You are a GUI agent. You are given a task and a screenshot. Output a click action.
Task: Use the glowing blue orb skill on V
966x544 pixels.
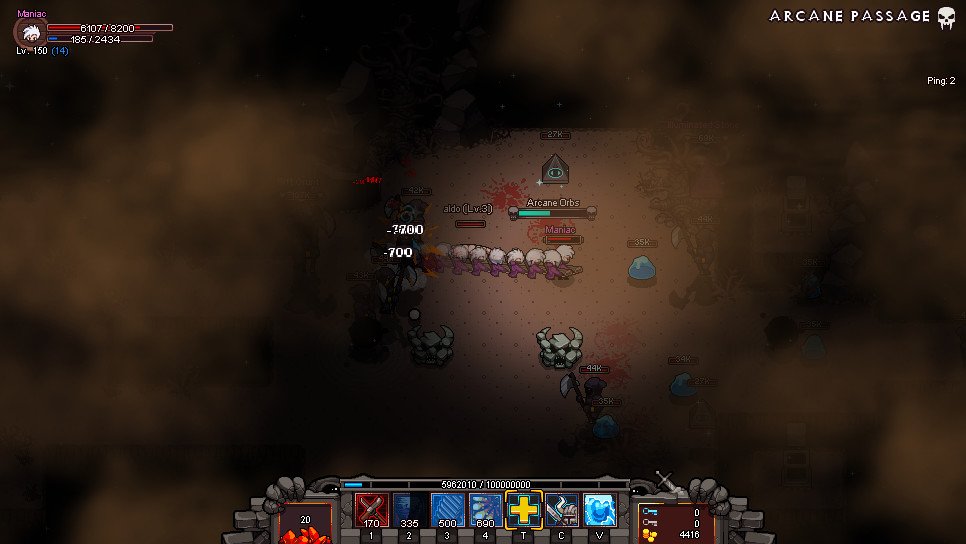click(599, 509)
